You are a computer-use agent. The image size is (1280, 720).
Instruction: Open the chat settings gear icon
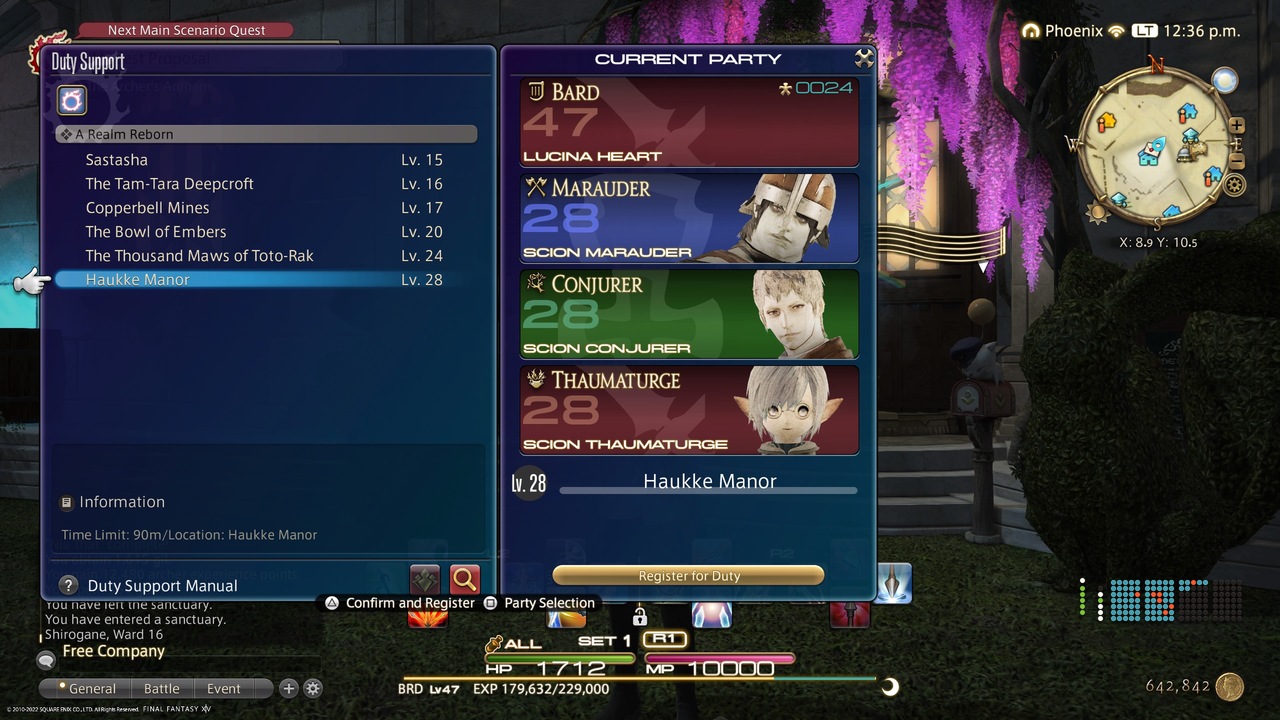[x=313, y=688]
